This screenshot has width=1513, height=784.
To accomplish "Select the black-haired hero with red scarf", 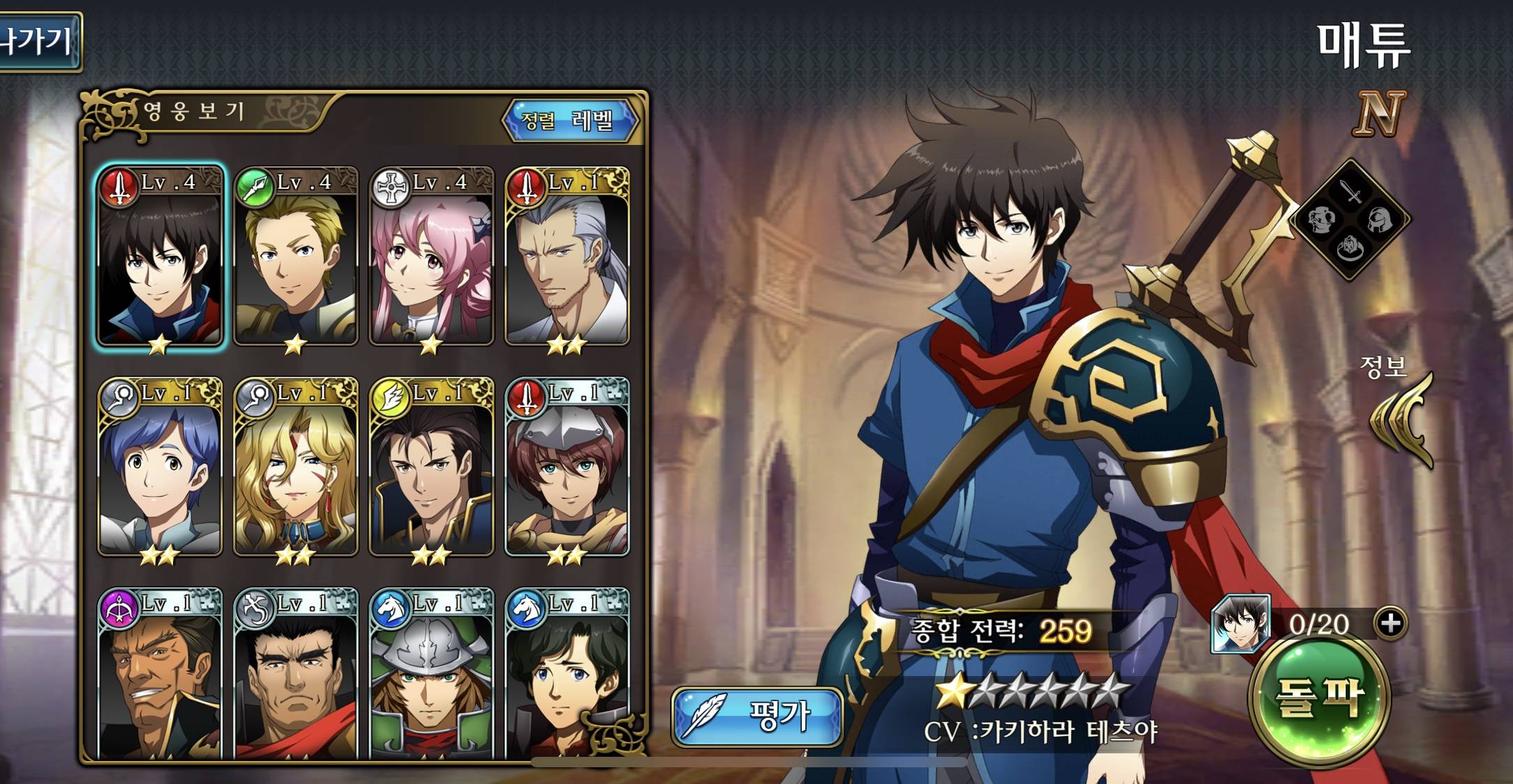I will 160,258.
